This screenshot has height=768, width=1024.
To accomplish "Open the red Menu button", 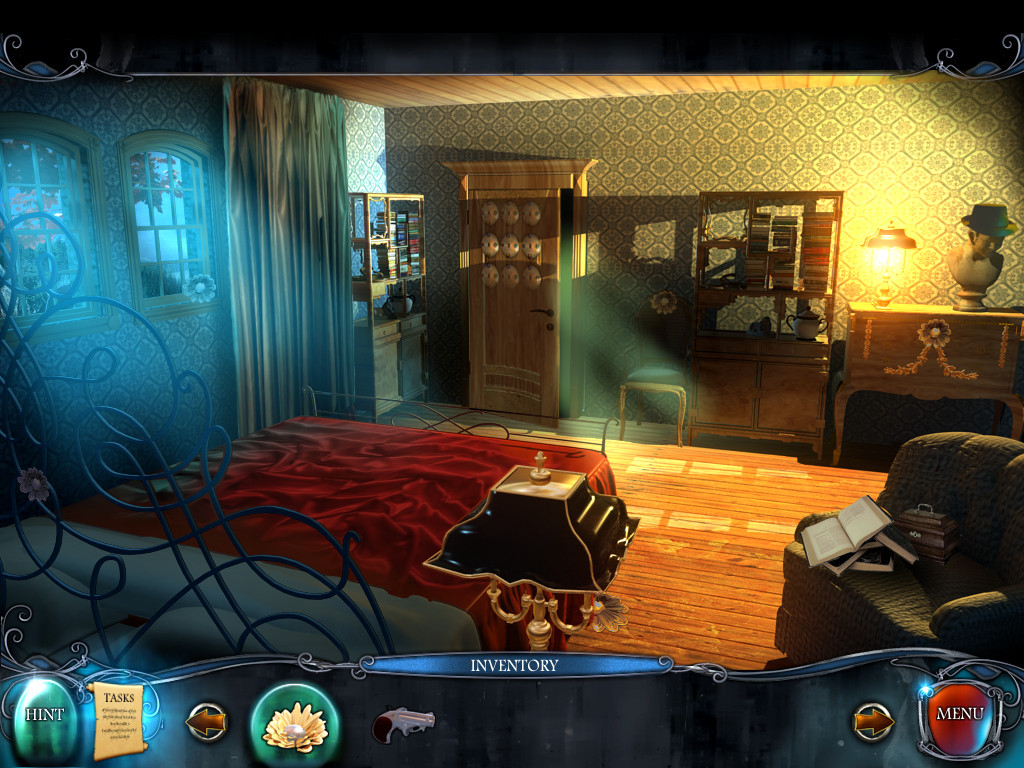I will (960, 715).
